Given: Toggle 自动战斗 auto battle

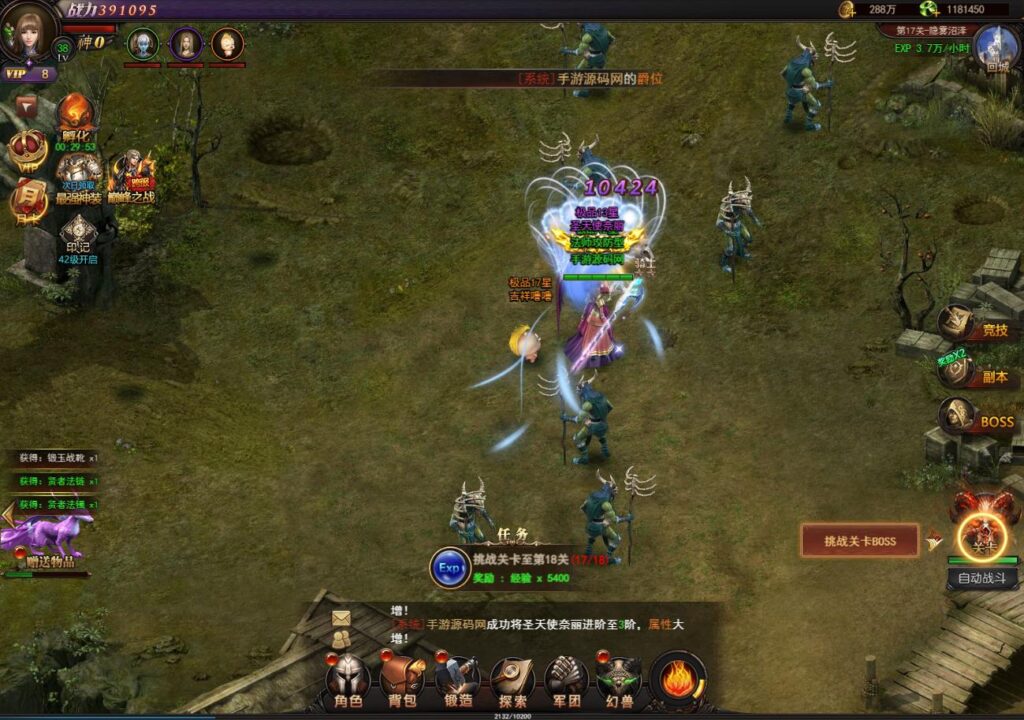Looking at the screenshot, I should coord(982,578).
